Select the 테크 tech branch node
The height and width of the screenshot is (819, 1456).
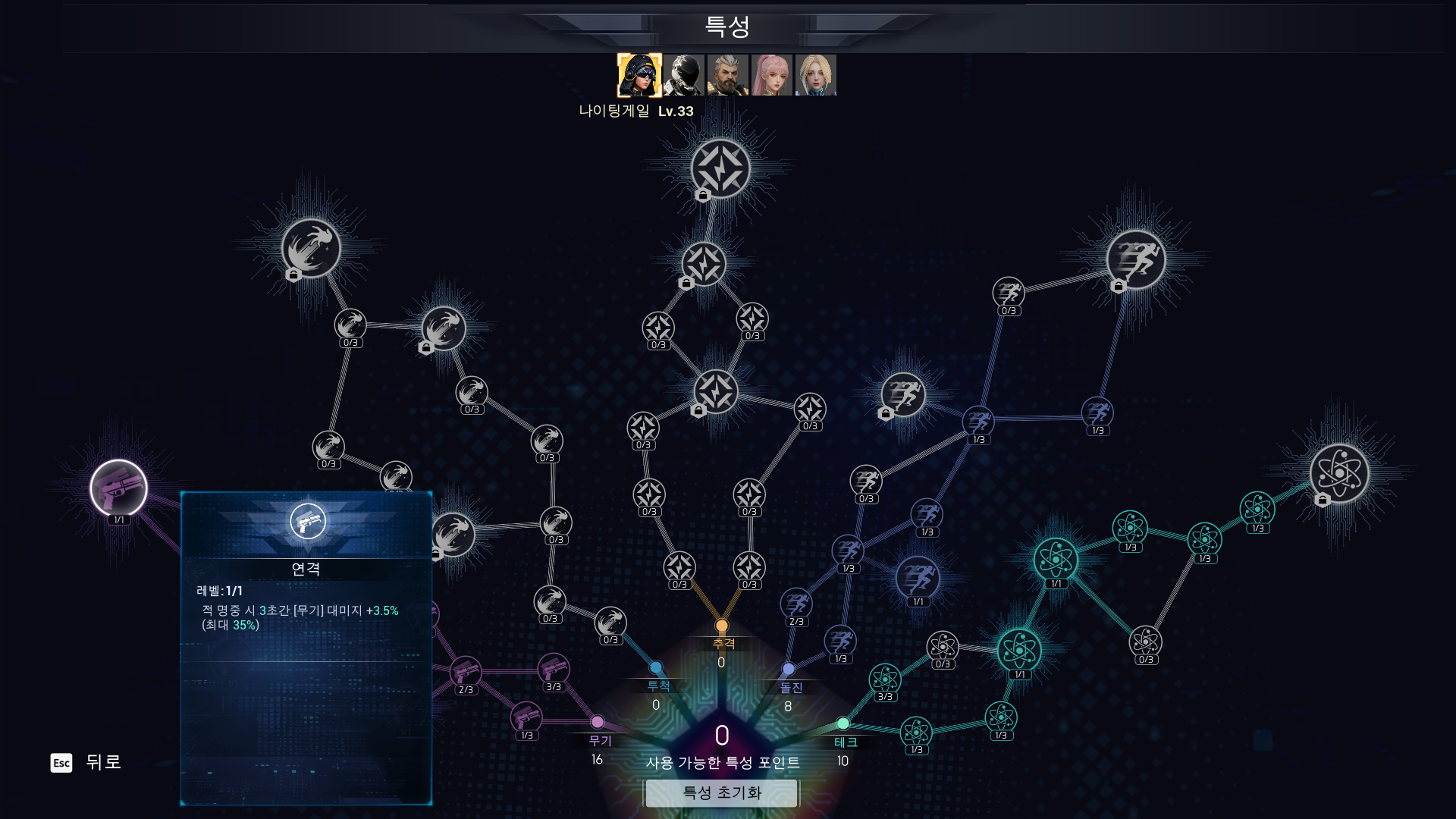[x=843, y=724]
